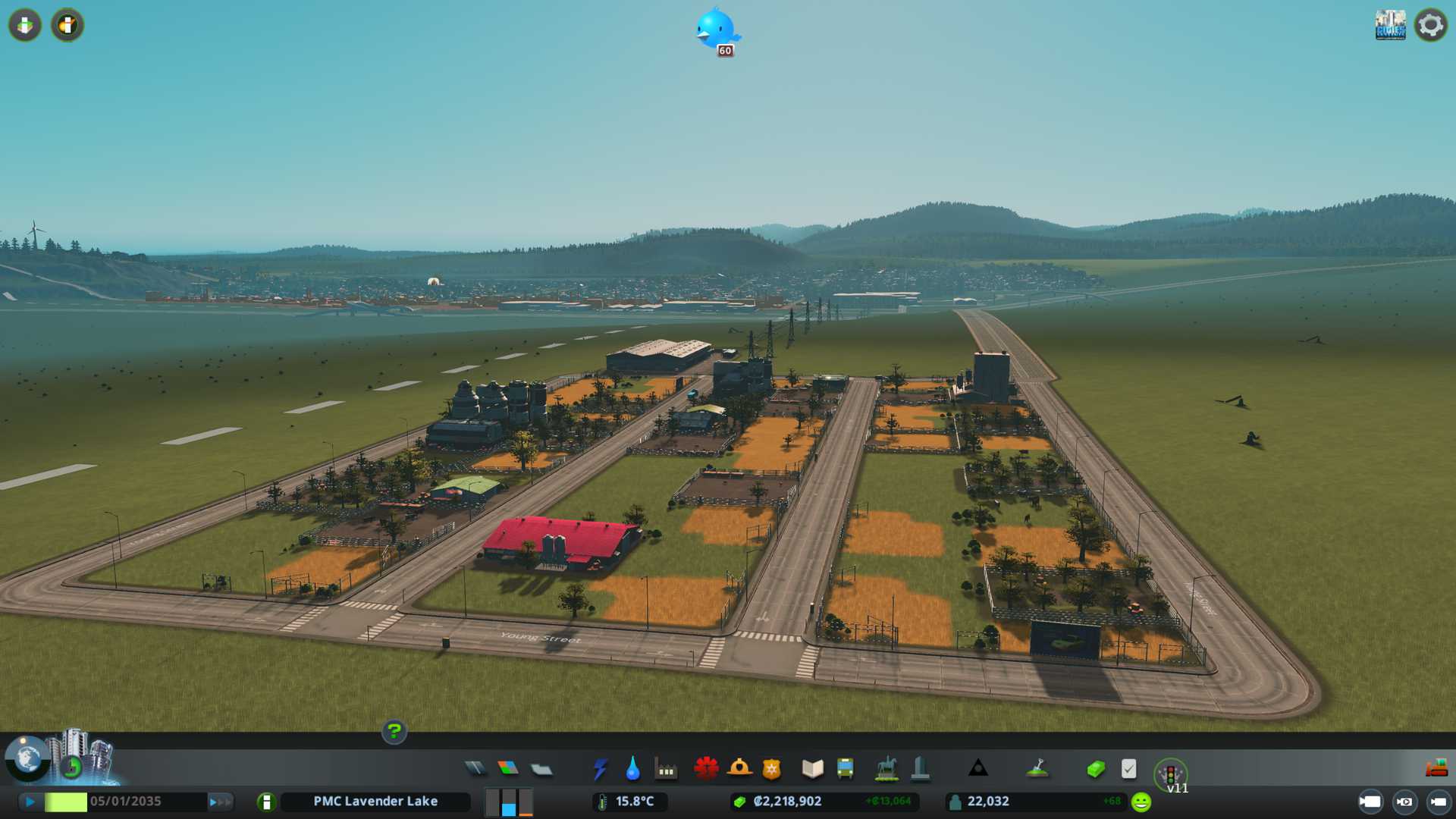Open the Police badge menu
Screen dimensions: 1456x819
point(772,769)
